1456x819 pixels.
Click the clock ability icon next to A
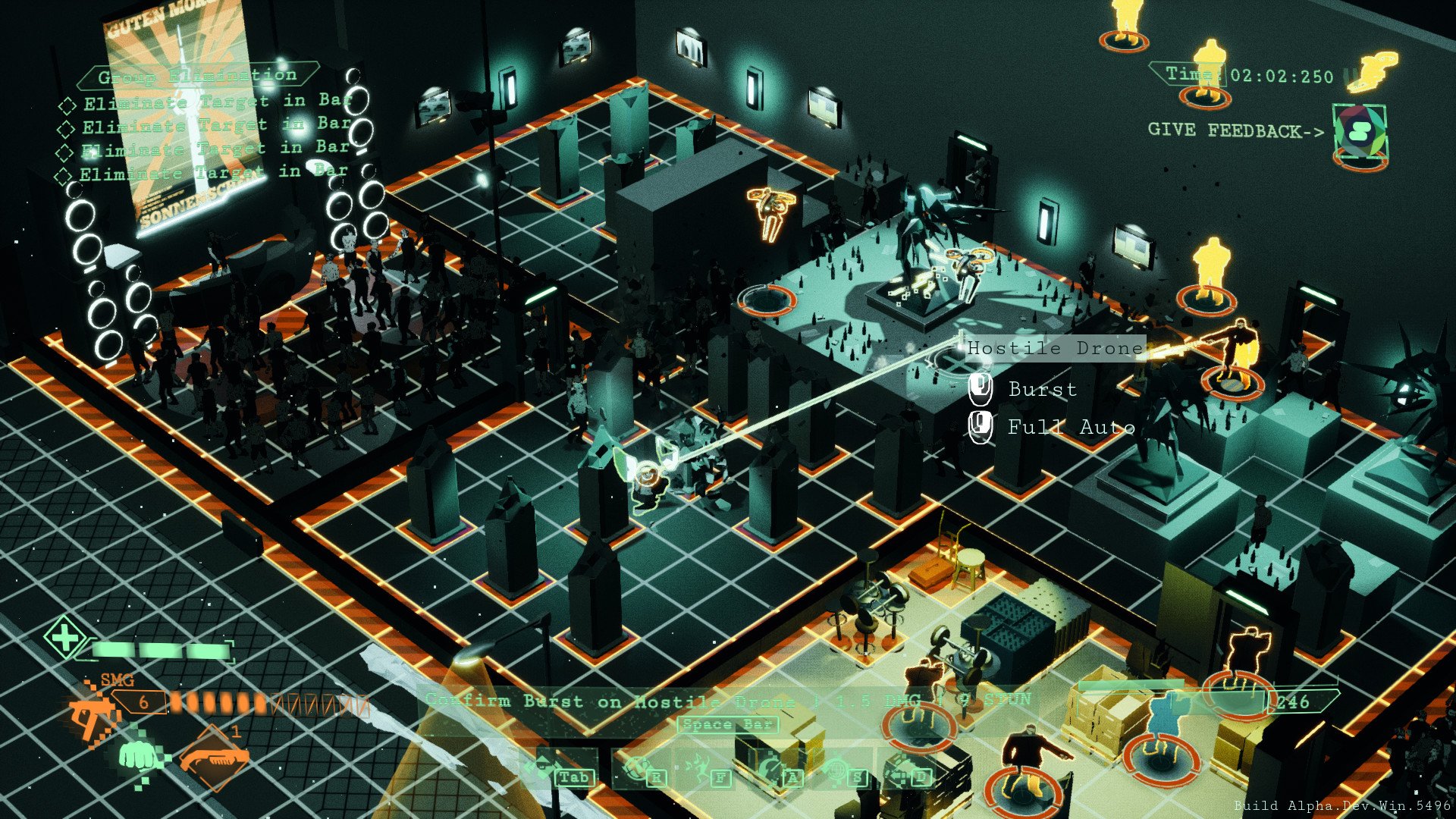tap(770, 766)
